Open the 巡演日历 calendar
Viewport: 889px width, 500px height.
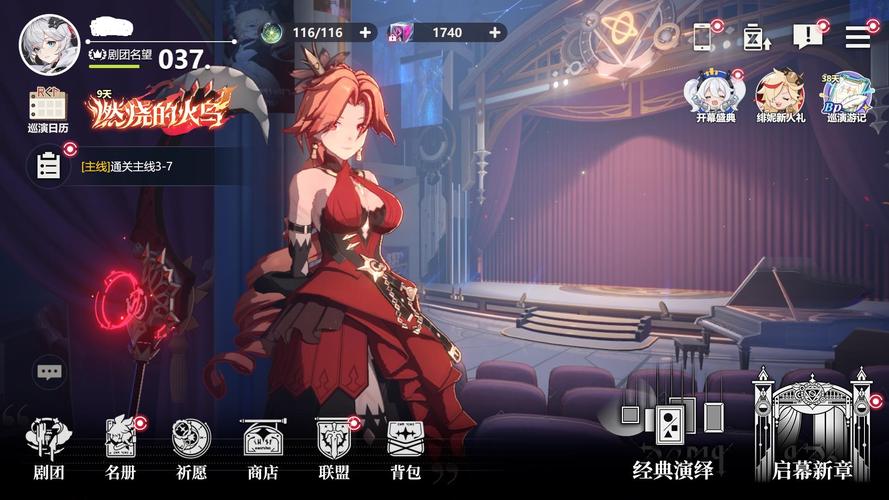pos(47,111)
